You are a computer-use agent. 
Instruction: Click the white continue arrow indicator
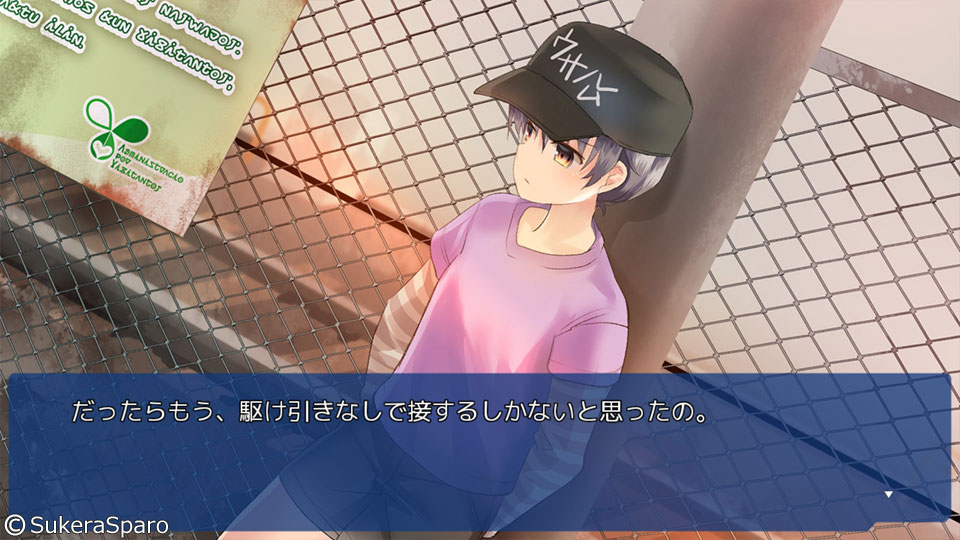(x=887, y=494)
